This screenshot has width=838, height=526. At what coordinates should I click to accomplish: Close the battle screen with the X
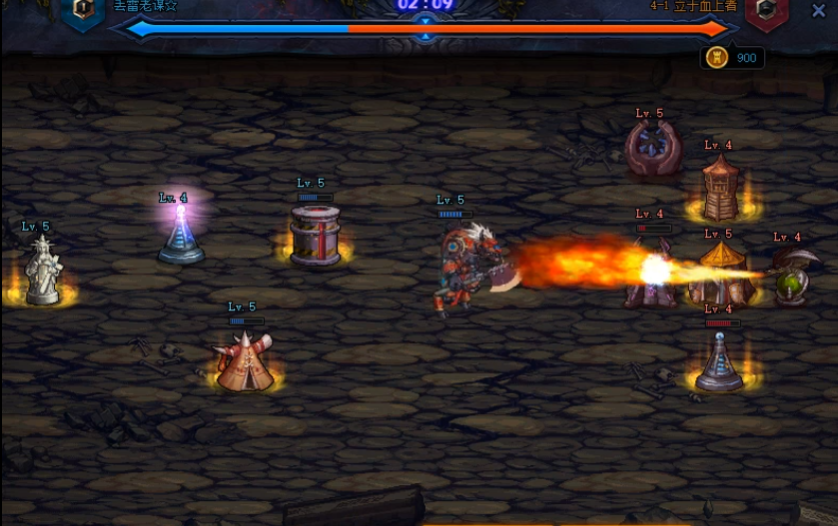pyautogui.click(x=818, y=12)
